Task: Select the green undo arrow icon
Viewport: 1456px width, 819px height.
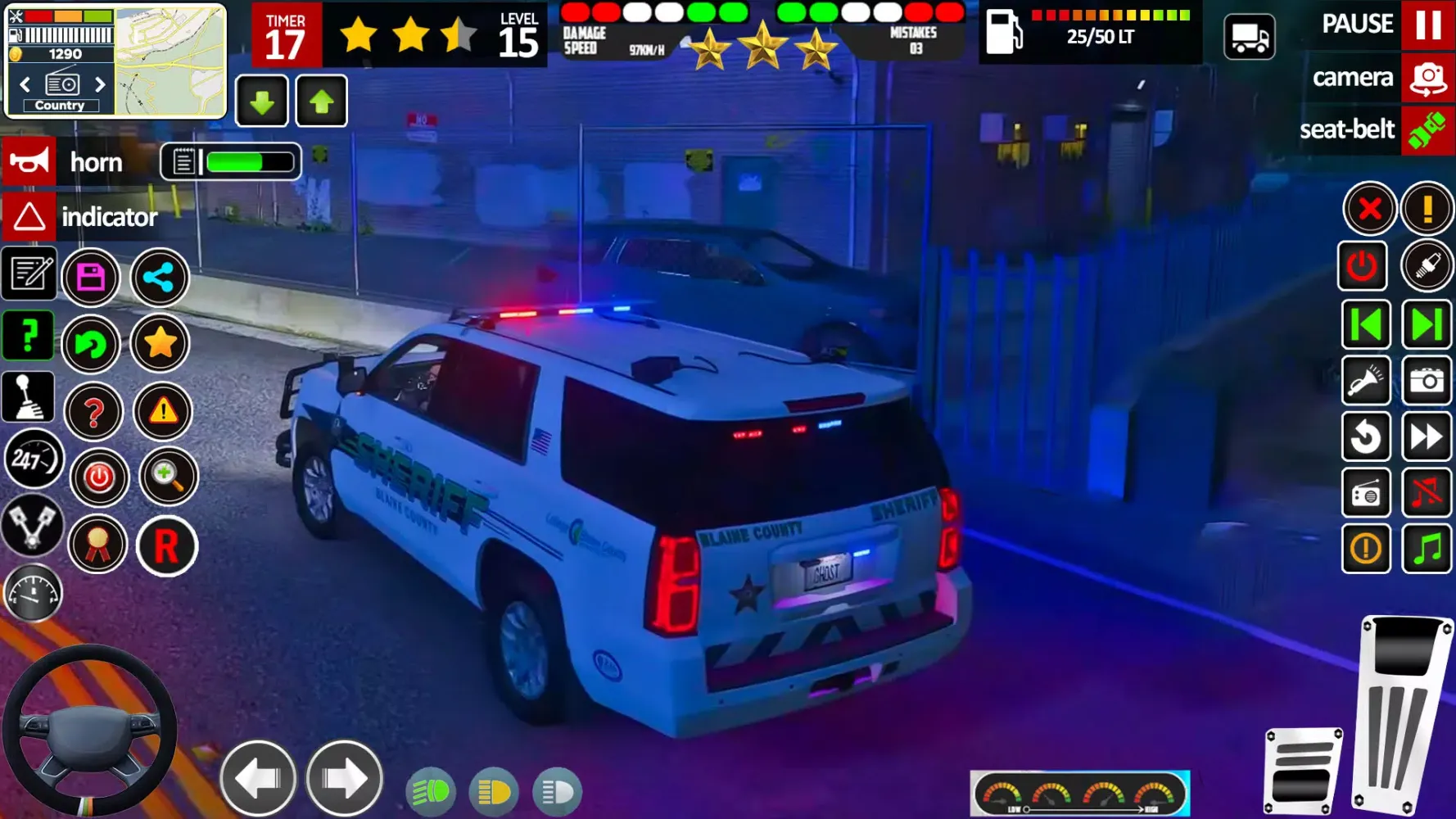Action: tap(92, 344)
